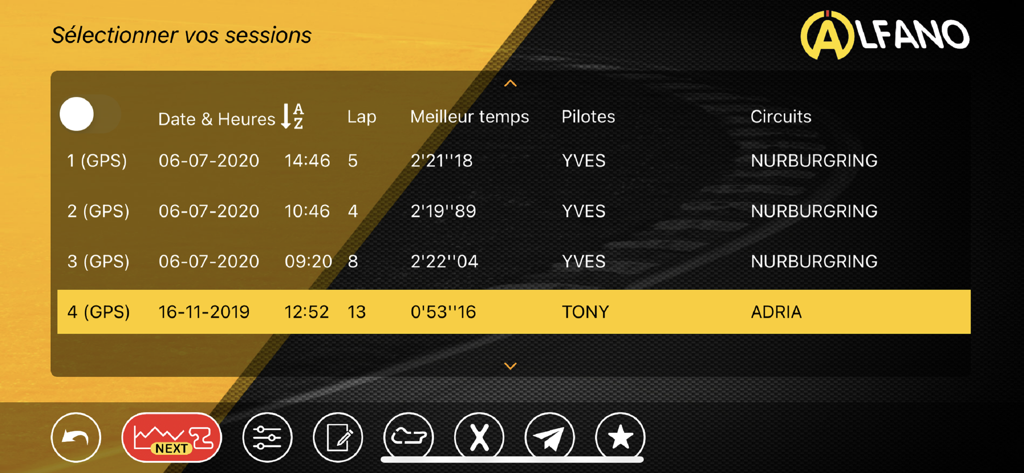The width and height of the screenshot is (1024, 473).
Task: Select the track outline circuit icon
Action: (409, 437)
